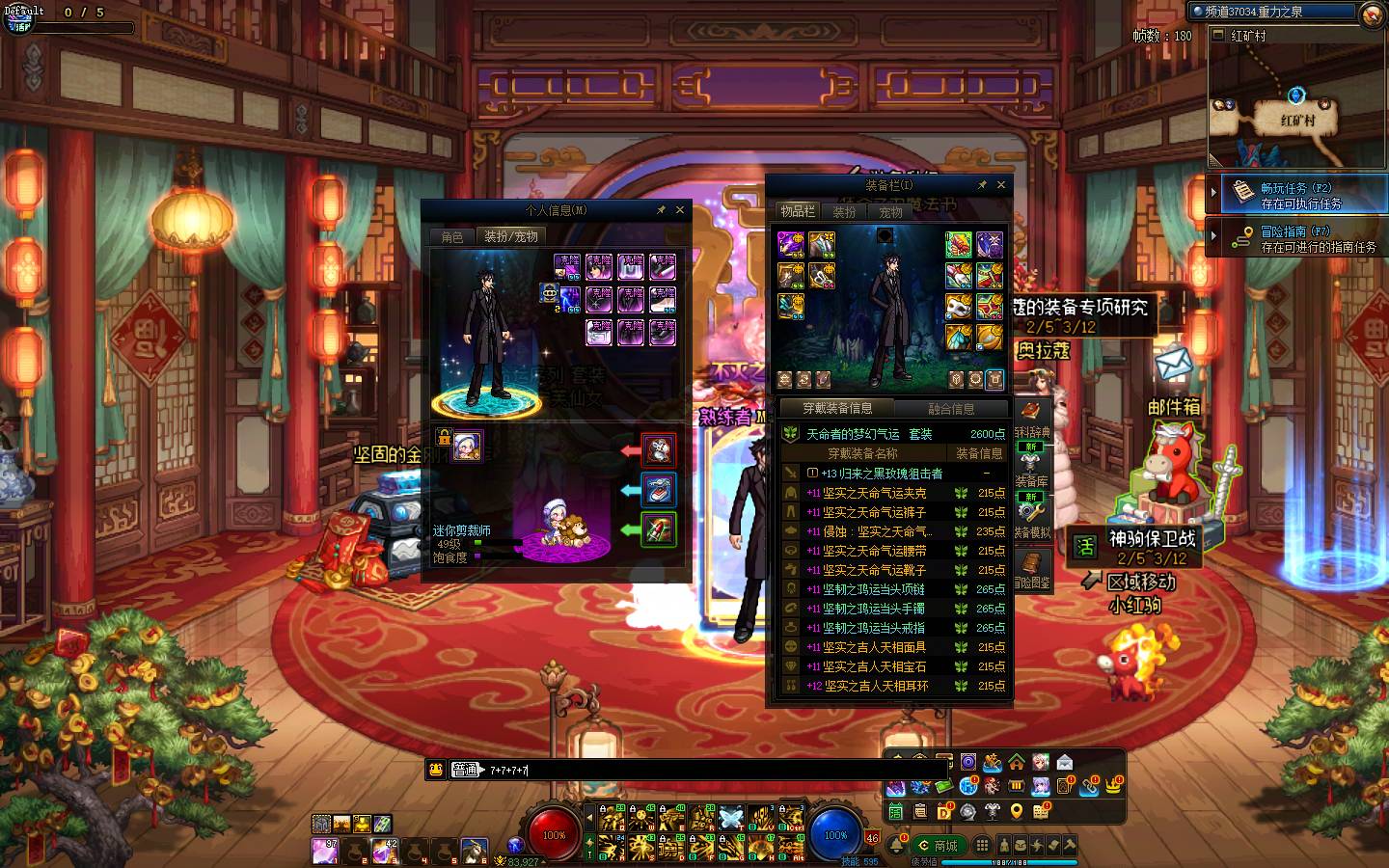Click the notification bell icon
This screenshot has width=1389, height=868.
coord(896,846)
